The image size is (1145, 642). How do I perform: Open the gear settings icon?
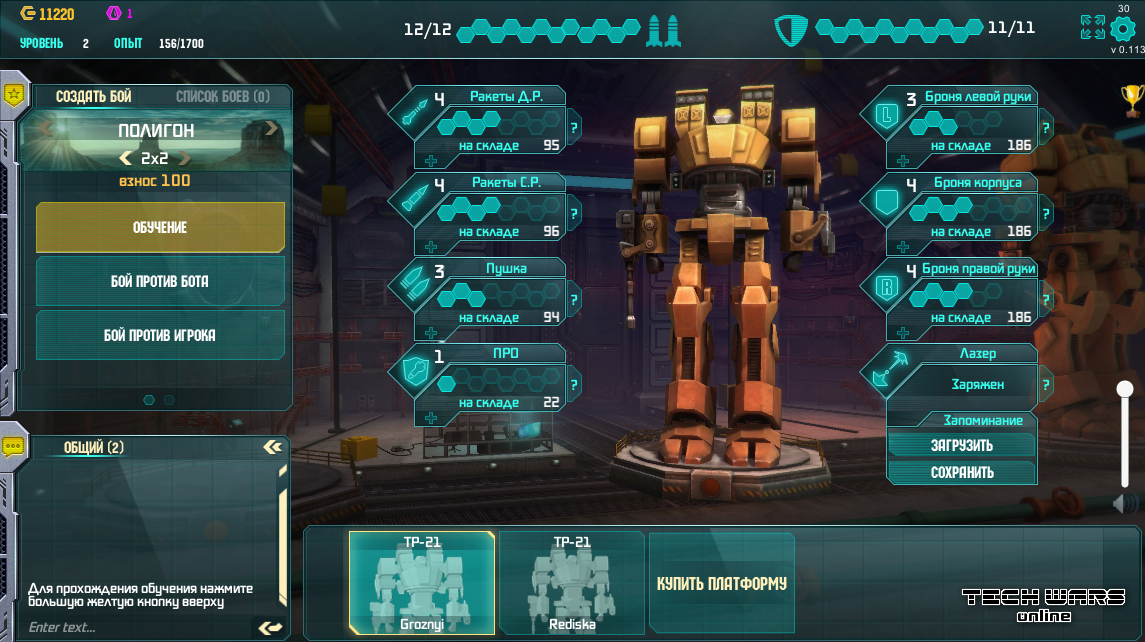[1124, 27]
